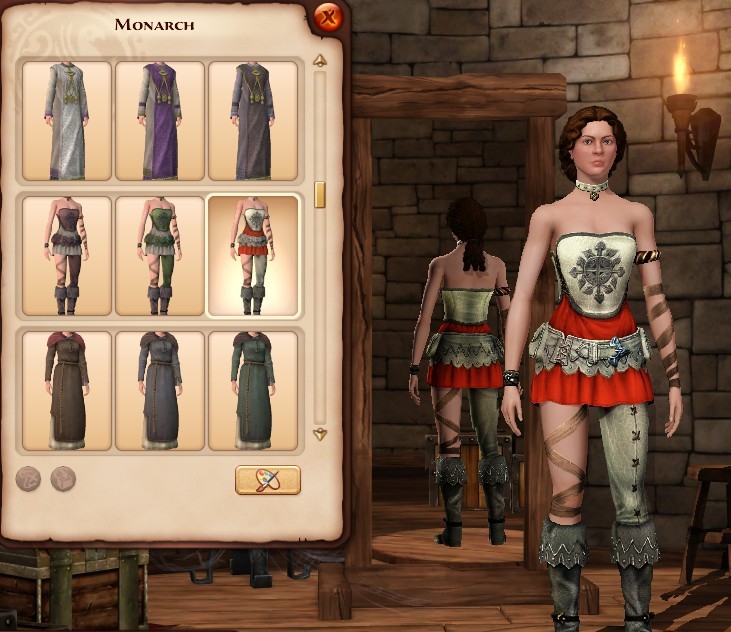Choose the blue-grey long dress
731x632 pixels.
tap(160, 391)
